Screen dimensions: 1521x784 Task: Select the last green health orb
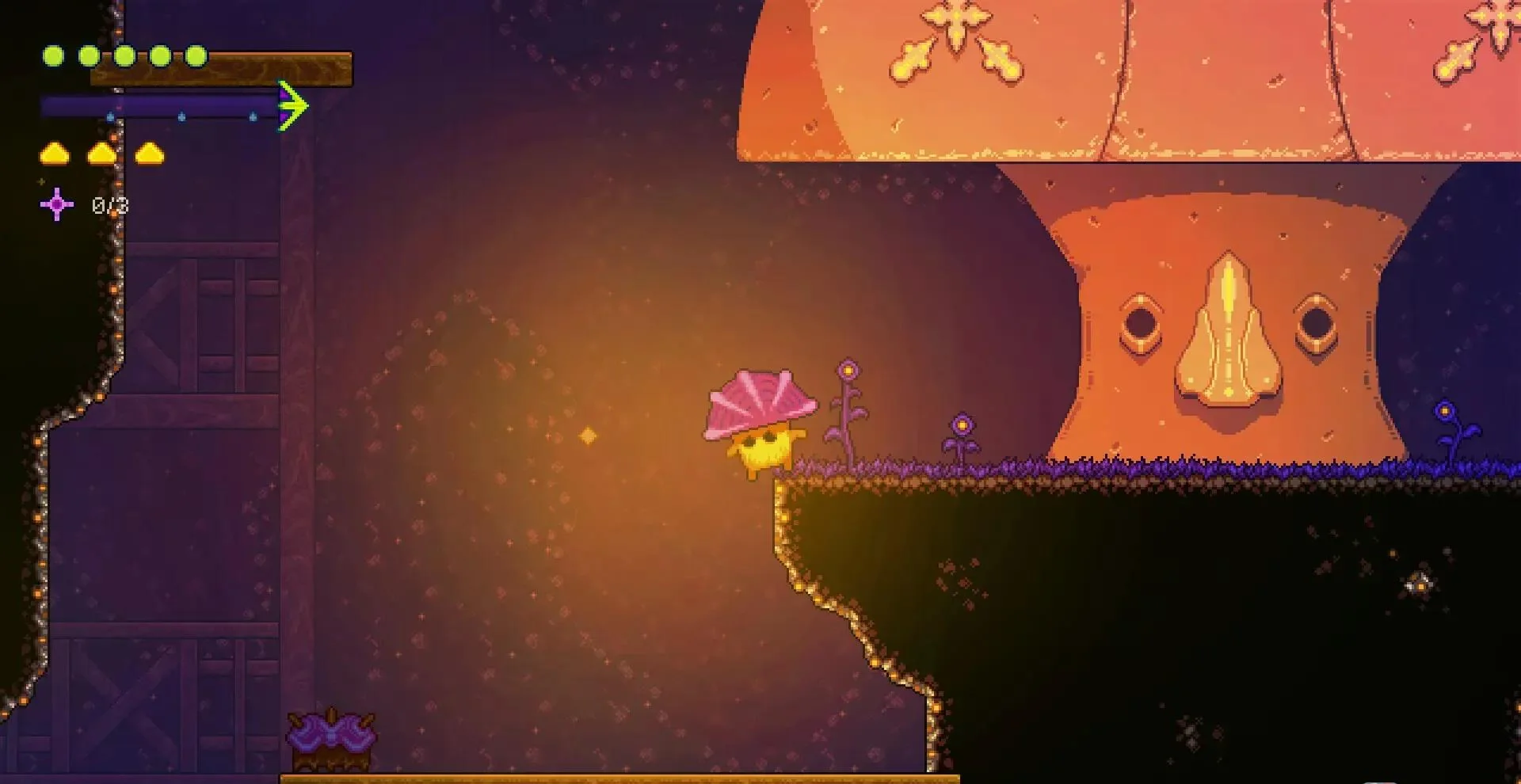click(196, 57)
